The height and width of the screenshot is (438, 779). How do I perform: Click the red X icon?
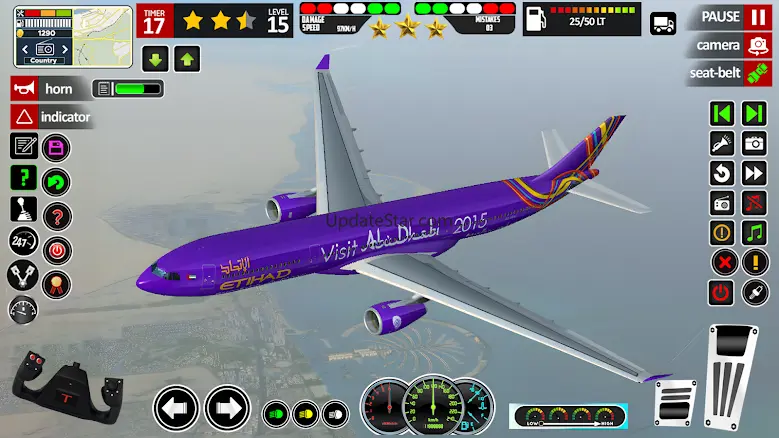pyautogui.click(x=722, y=263)
